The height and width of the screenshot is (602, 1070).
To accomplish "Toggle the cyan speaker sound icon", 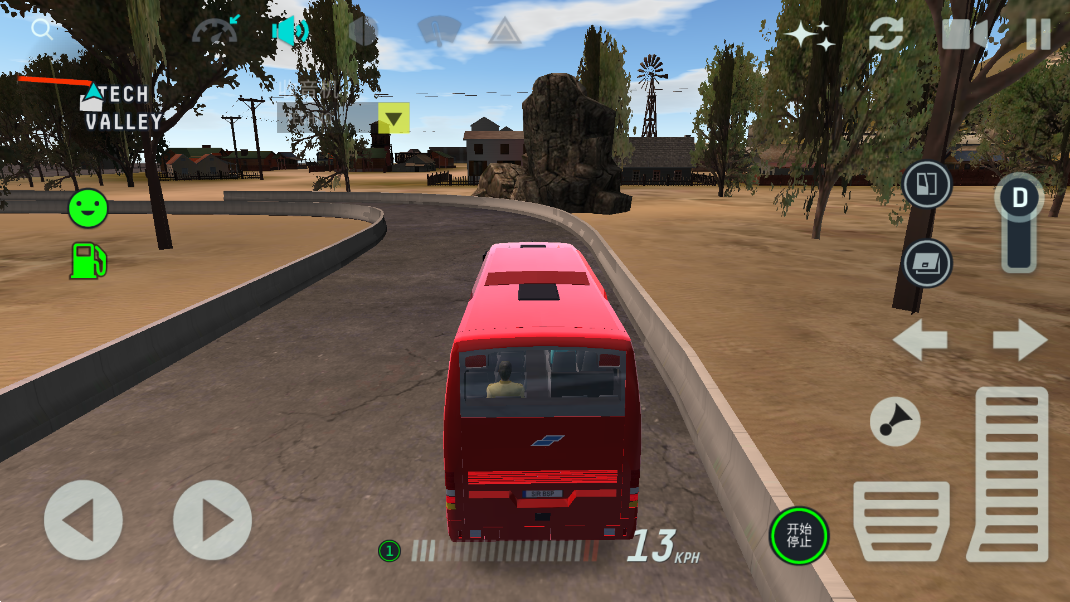I will coord(289,31).
